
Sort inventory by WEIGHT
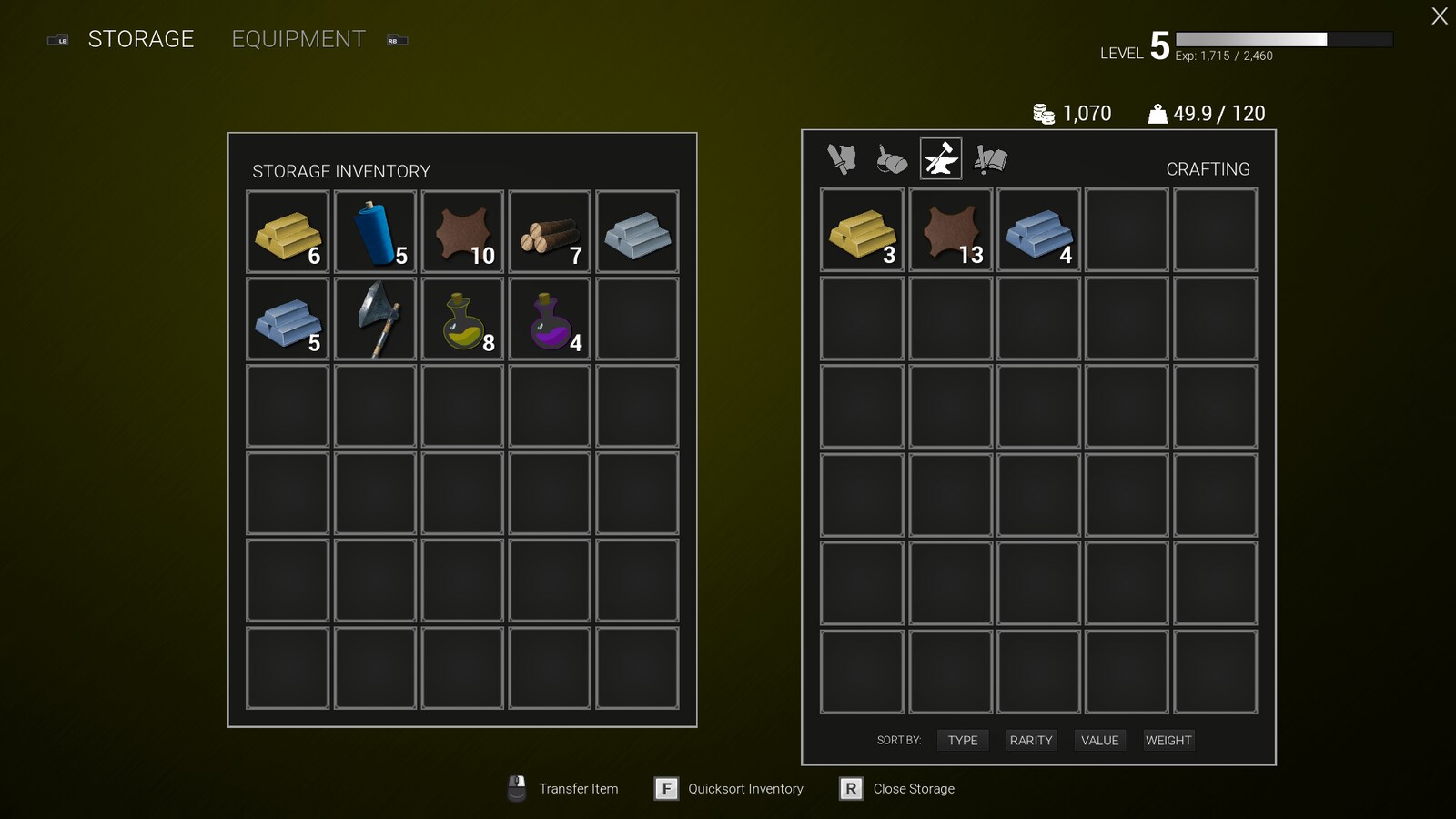(x=1168, y=740)
